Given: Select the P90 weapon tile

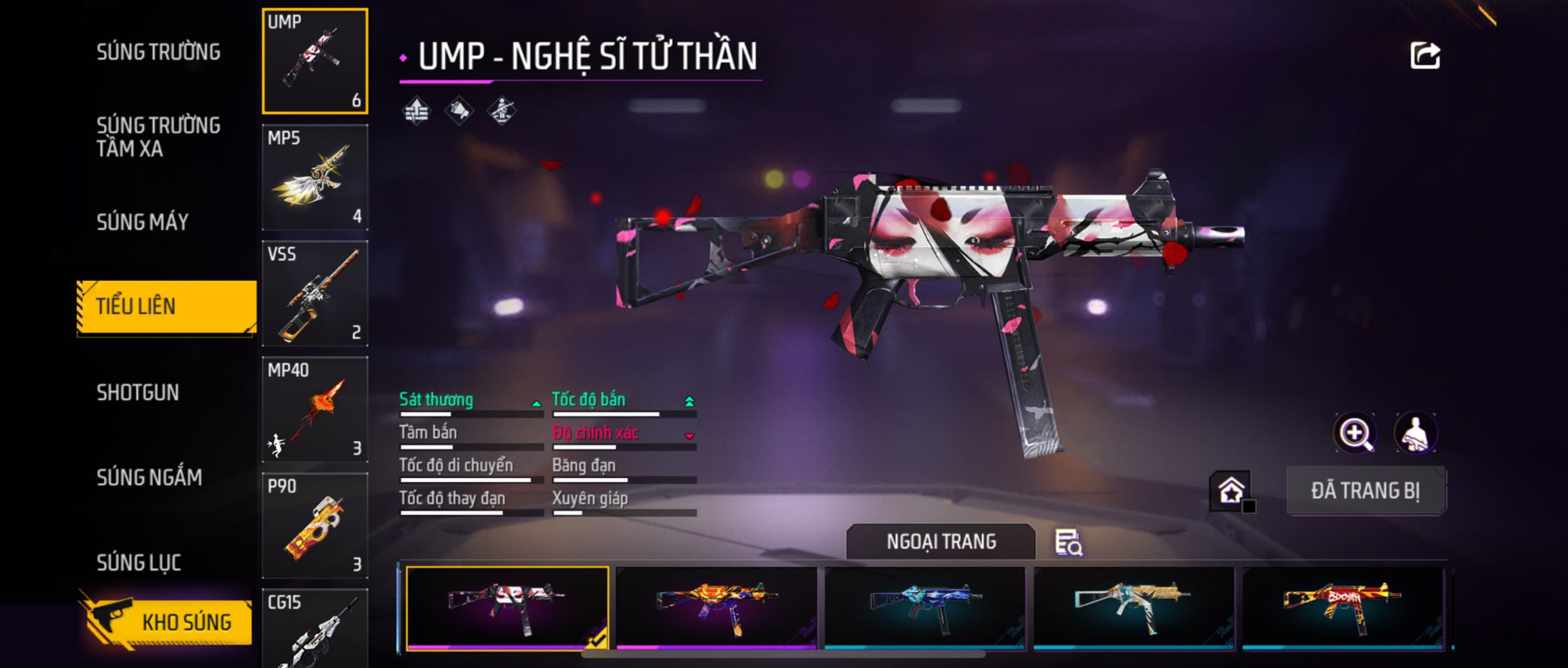Looking at the screenshot, I should 315,525.
